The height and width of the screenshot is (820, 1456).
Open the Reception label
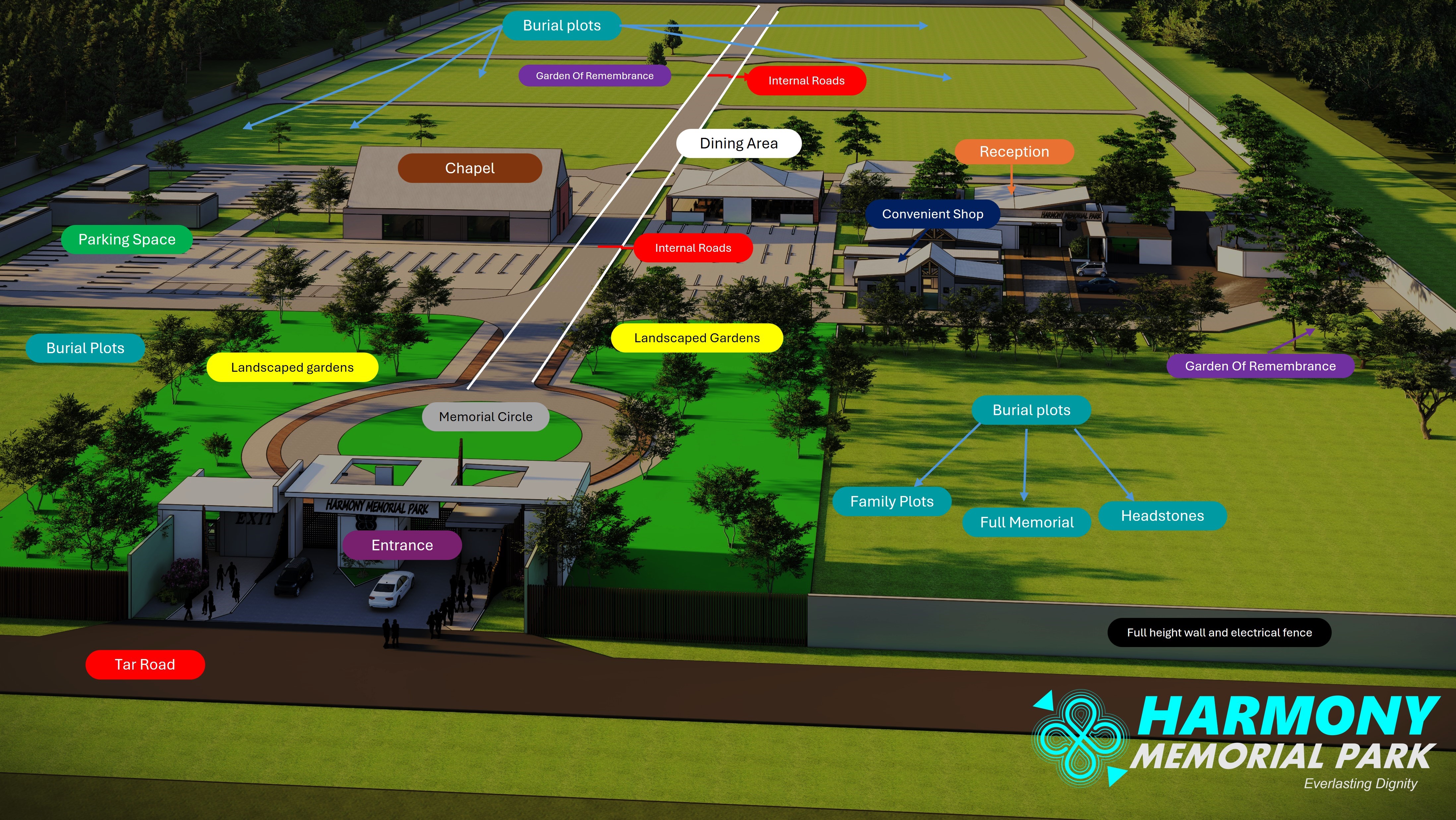pos(1014,152)
